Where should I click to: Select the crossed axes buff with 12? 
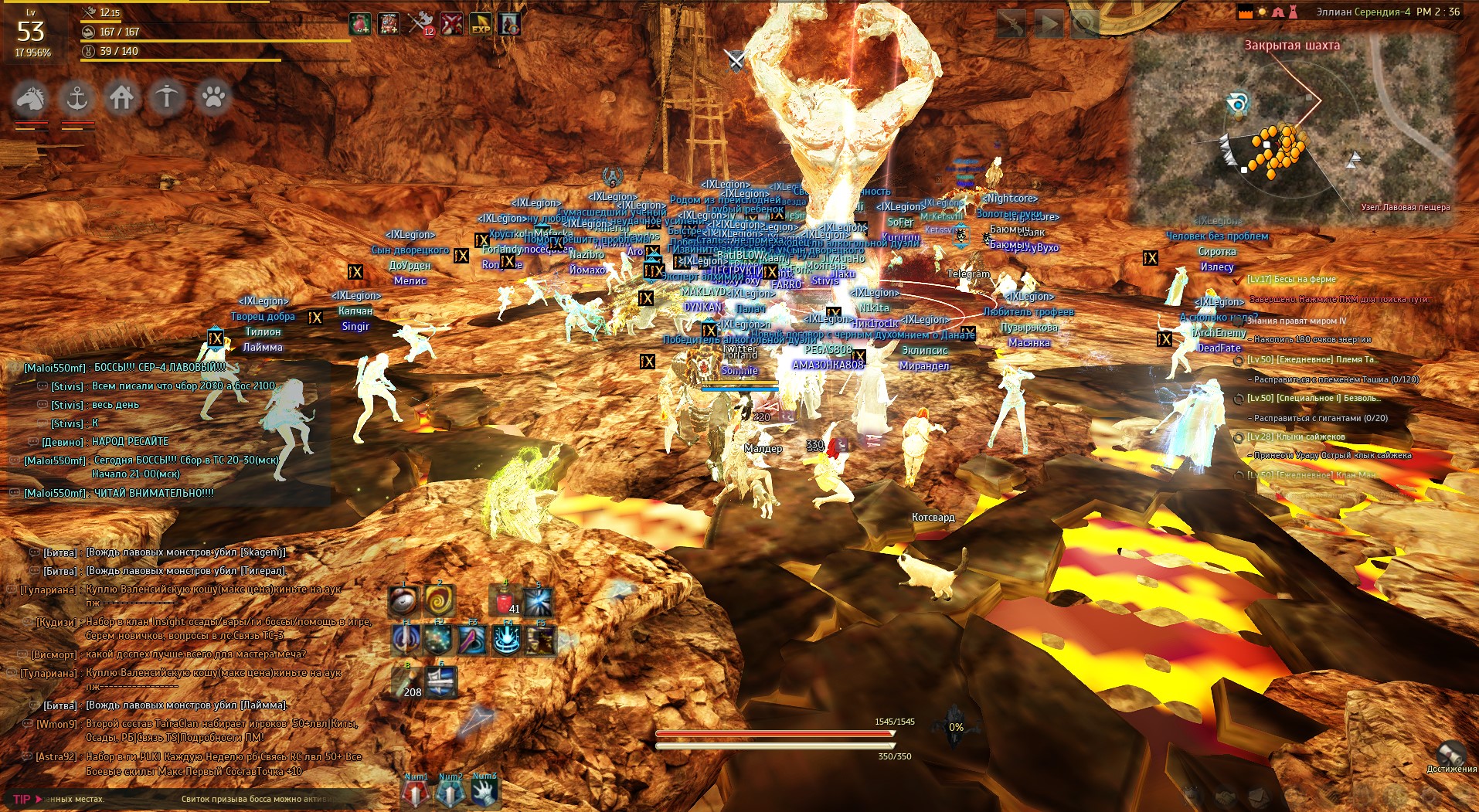(x=420, y=24)
